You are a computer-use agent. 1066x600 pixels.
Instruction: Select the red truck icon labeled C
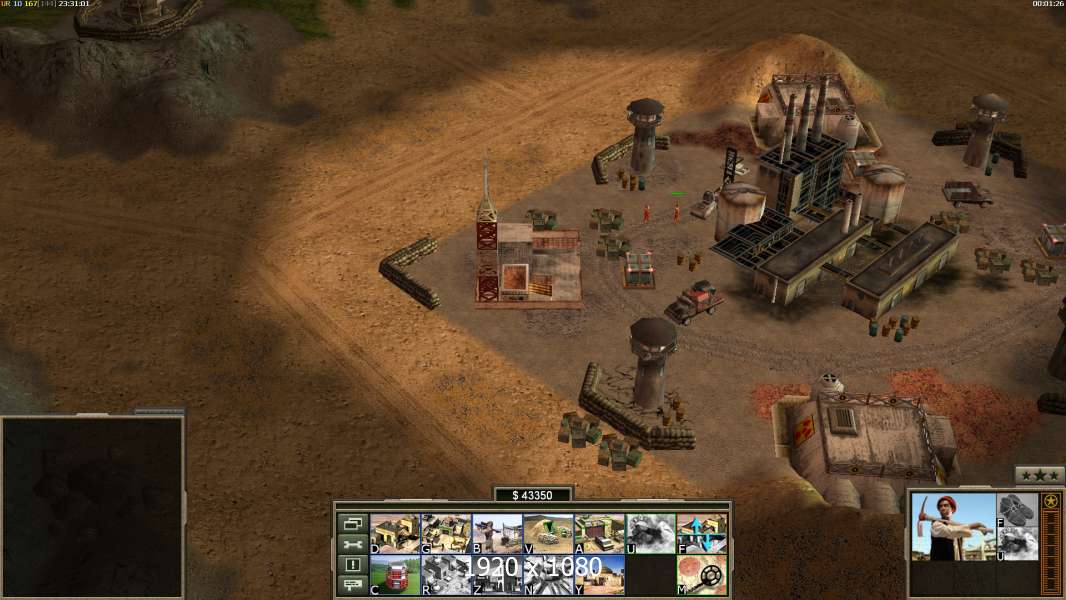point(394,575)
